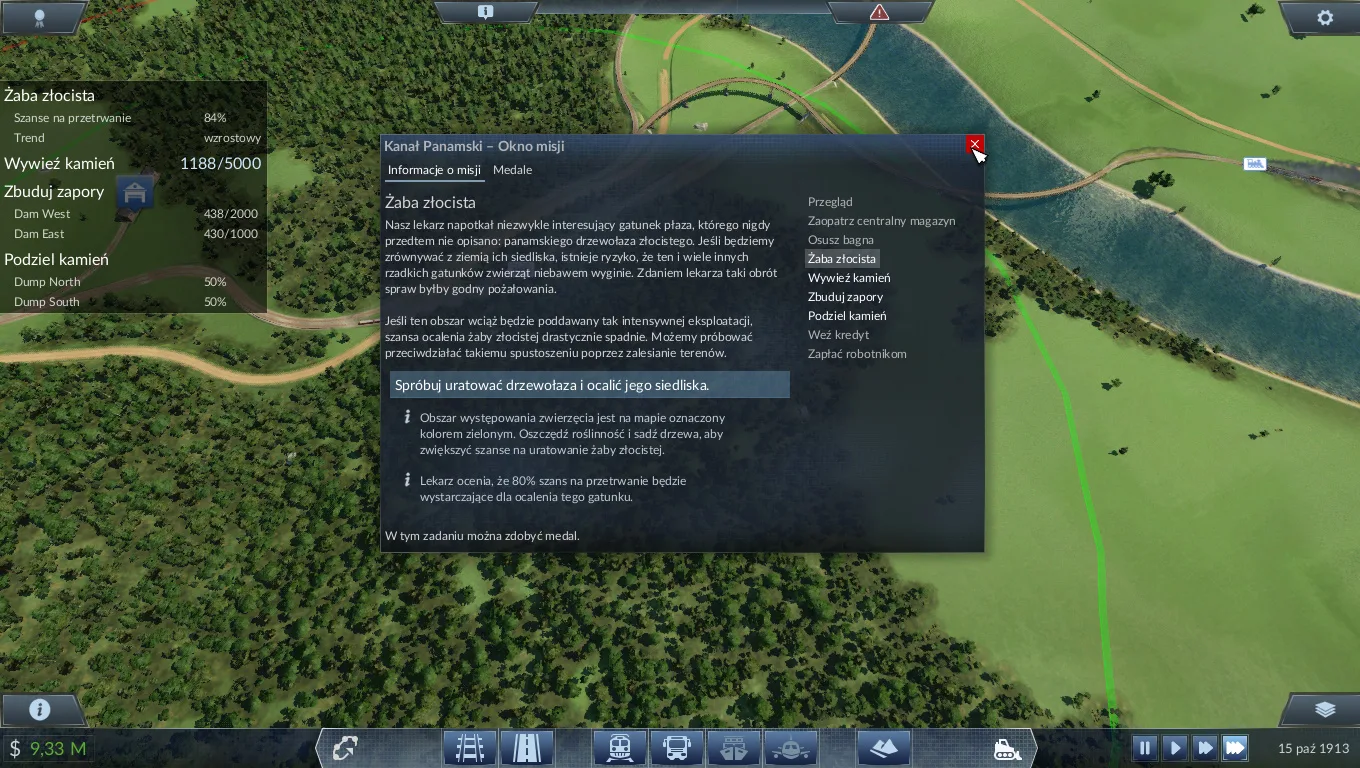Open the Zbuduj zapory task
The image size is (1360, 768).
point(845,297)
